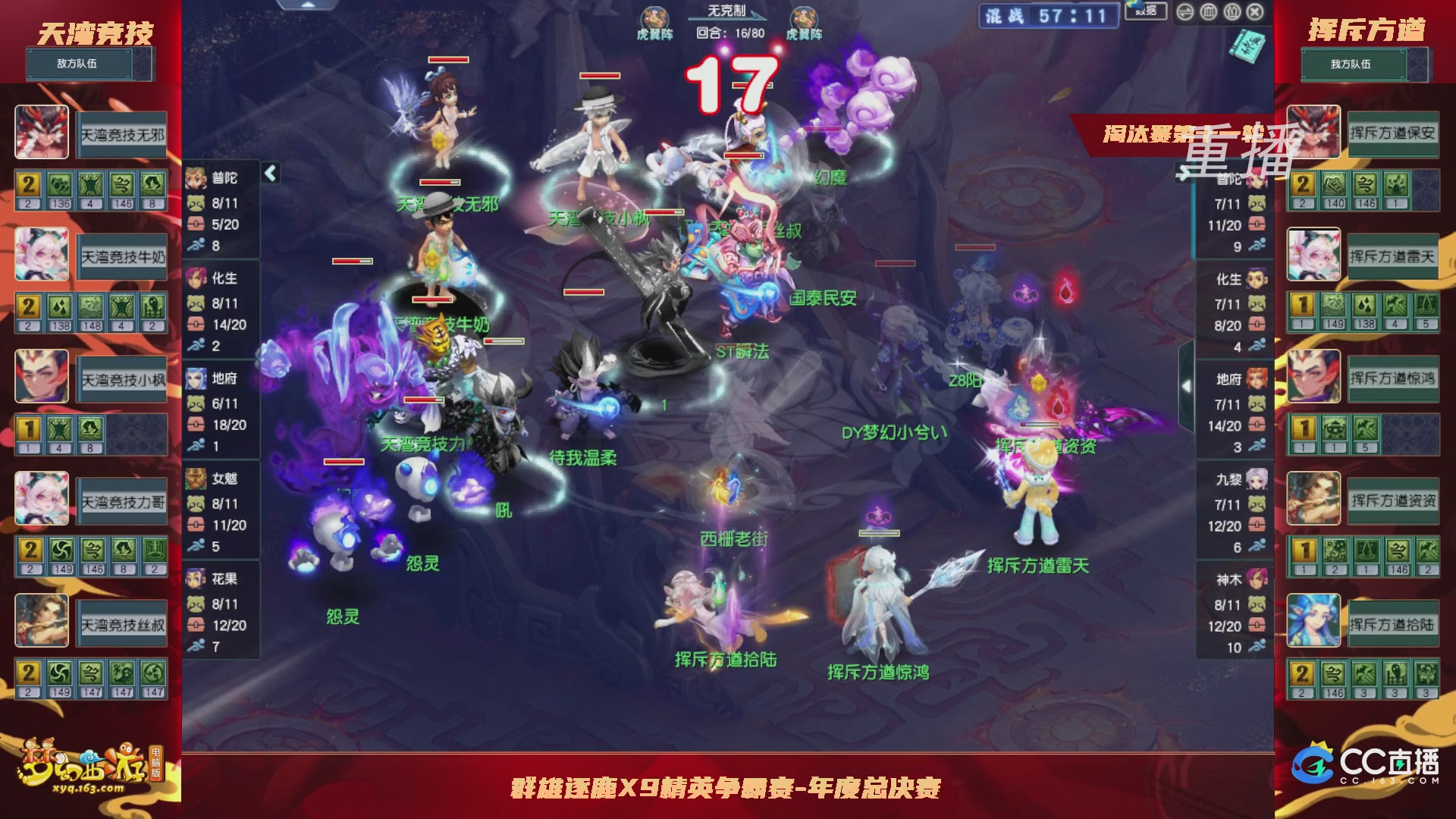Toggle the grid-view circular control top right

coord(1210,11)
